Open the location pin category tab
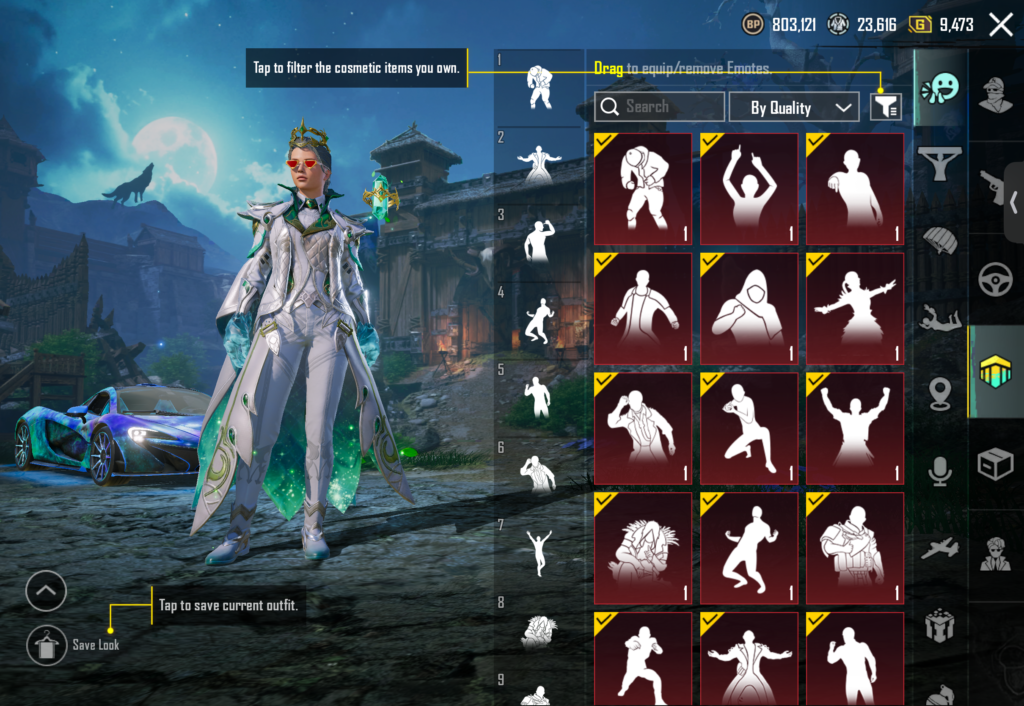 tap(939, 394)
